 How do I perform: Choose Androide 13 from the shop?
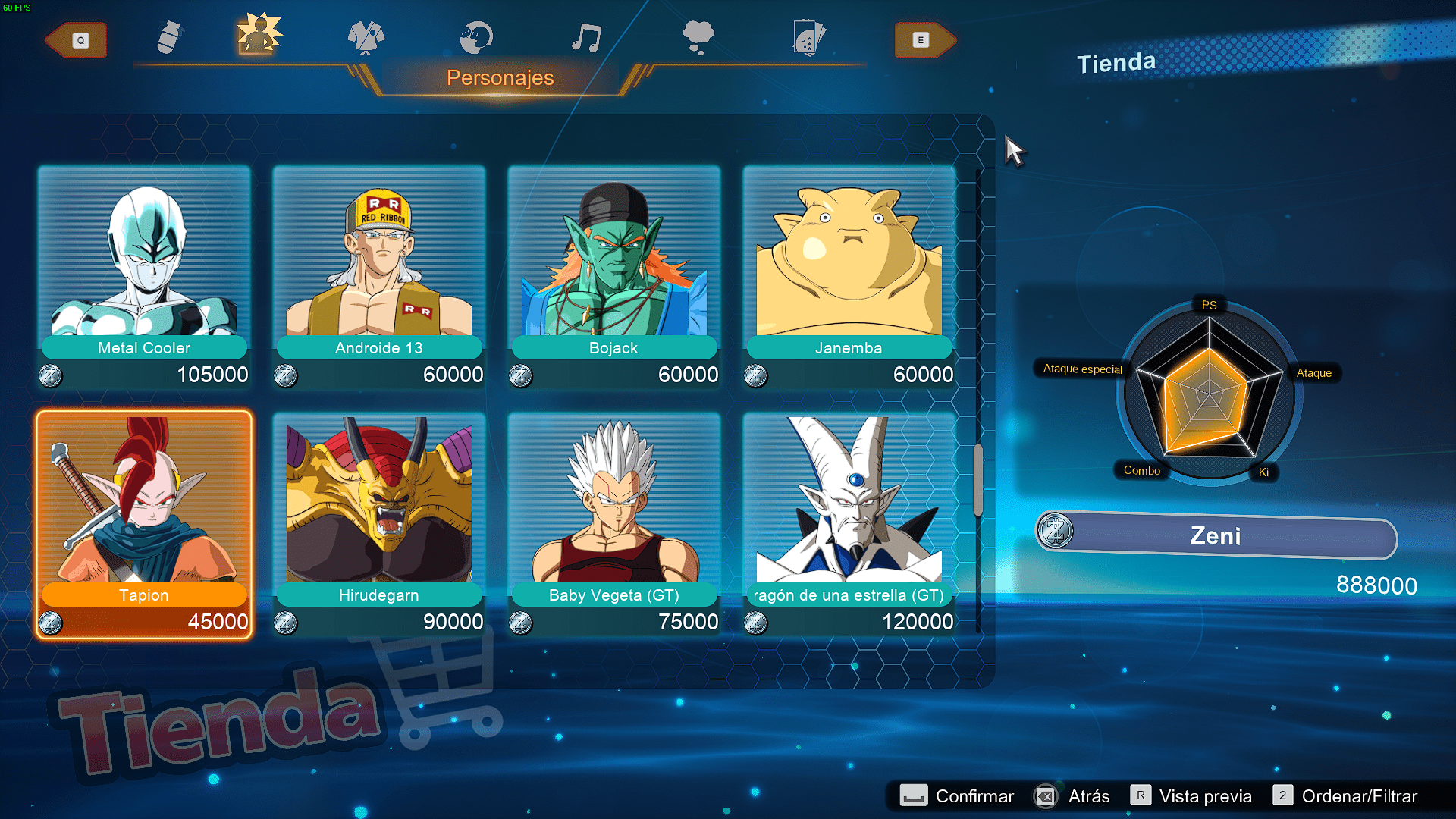point(379,277)
